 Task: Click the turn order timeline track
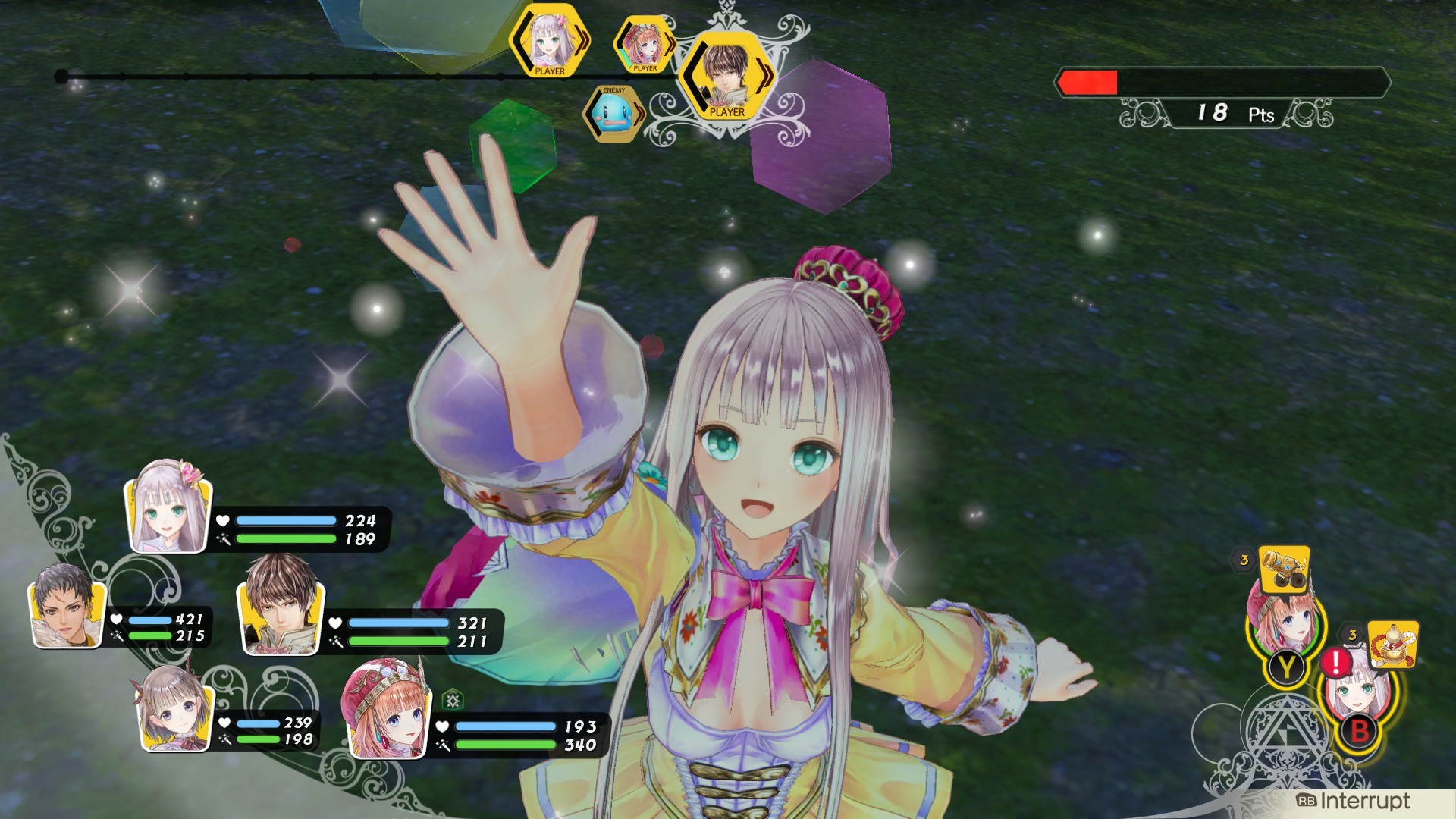(x=303, y=76)
